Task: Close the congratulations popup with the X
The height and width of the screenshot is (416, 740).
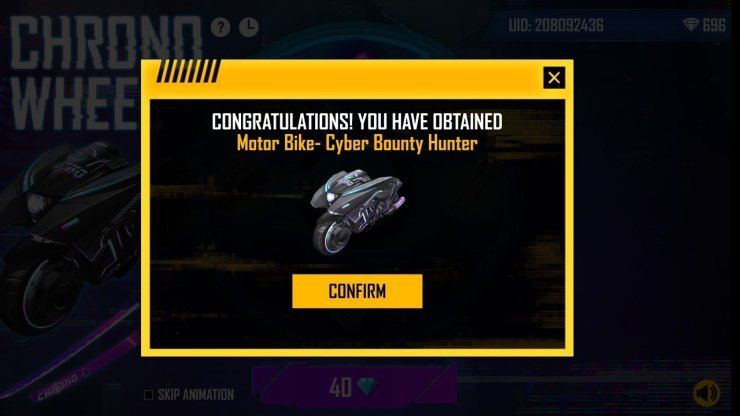Action: pos(553,78)
